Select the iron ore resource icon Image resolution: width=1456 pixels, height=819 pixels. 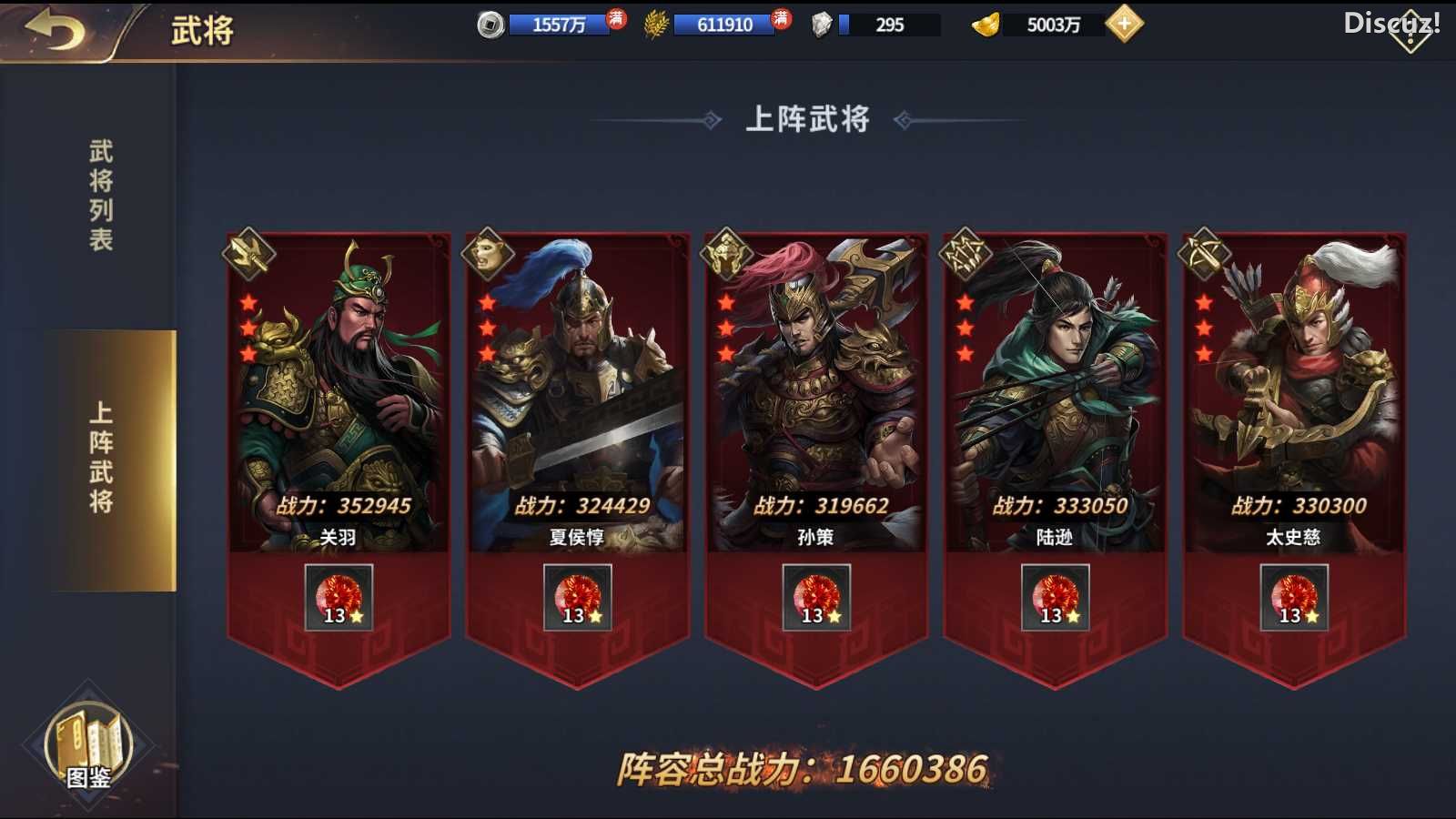click(821, 25)
